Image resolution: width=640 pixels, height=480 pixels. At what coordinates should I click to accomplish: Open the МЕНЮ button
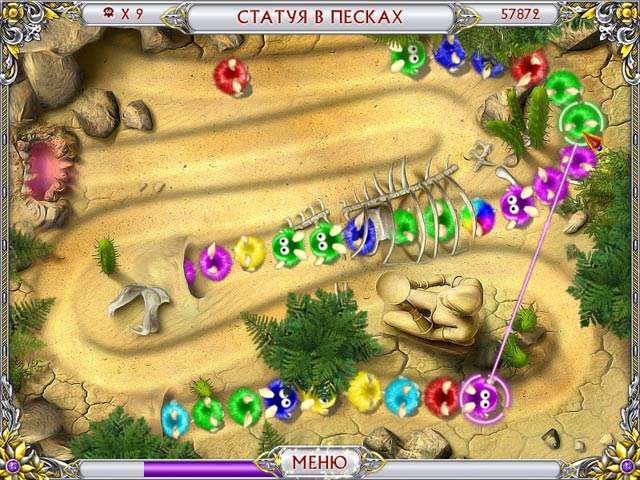[319, 463]
